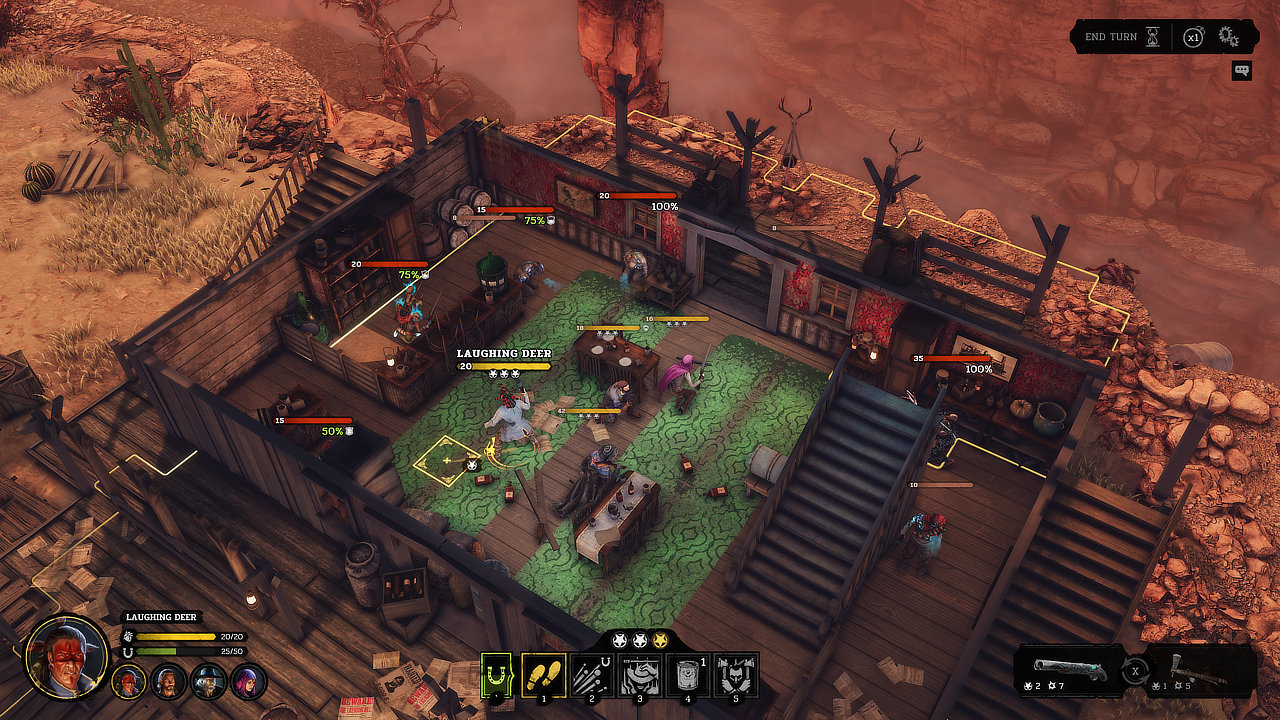Image resolution: width=1280 pixels, height=720 pixels.
Task: Choose the footprints move action
Action: tap(544, 675)
